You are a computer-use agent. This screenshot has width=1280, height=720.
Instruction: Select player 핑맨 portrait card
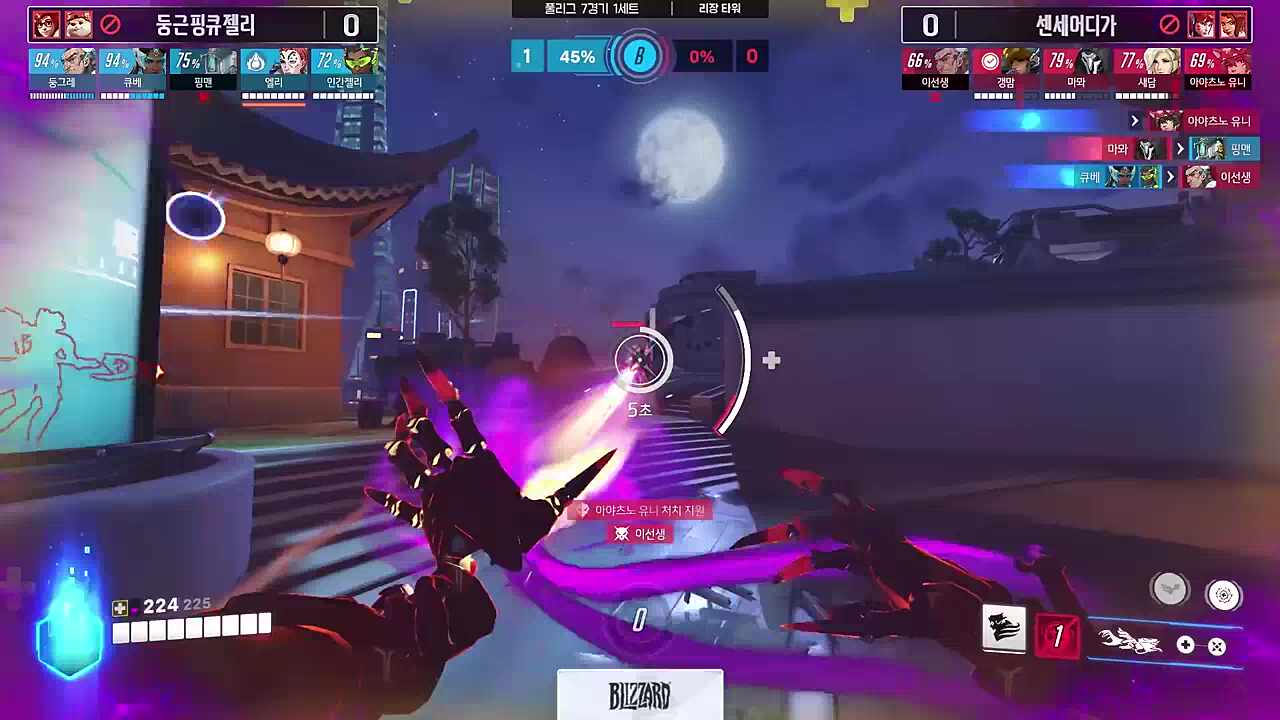click(203, 70)
